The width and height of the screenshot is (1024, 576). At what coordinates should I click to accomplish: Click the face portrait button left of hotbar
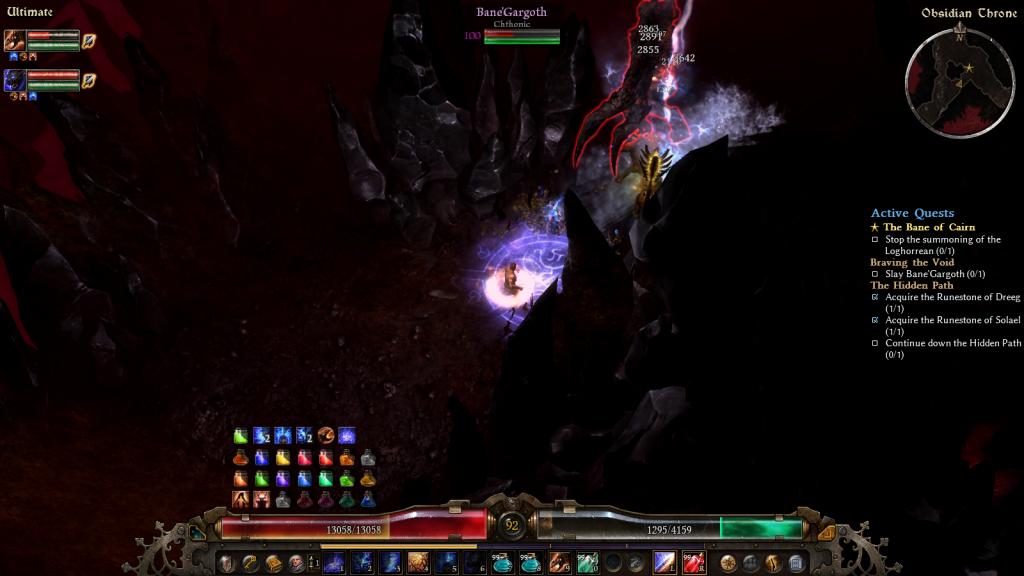point(296,563)
